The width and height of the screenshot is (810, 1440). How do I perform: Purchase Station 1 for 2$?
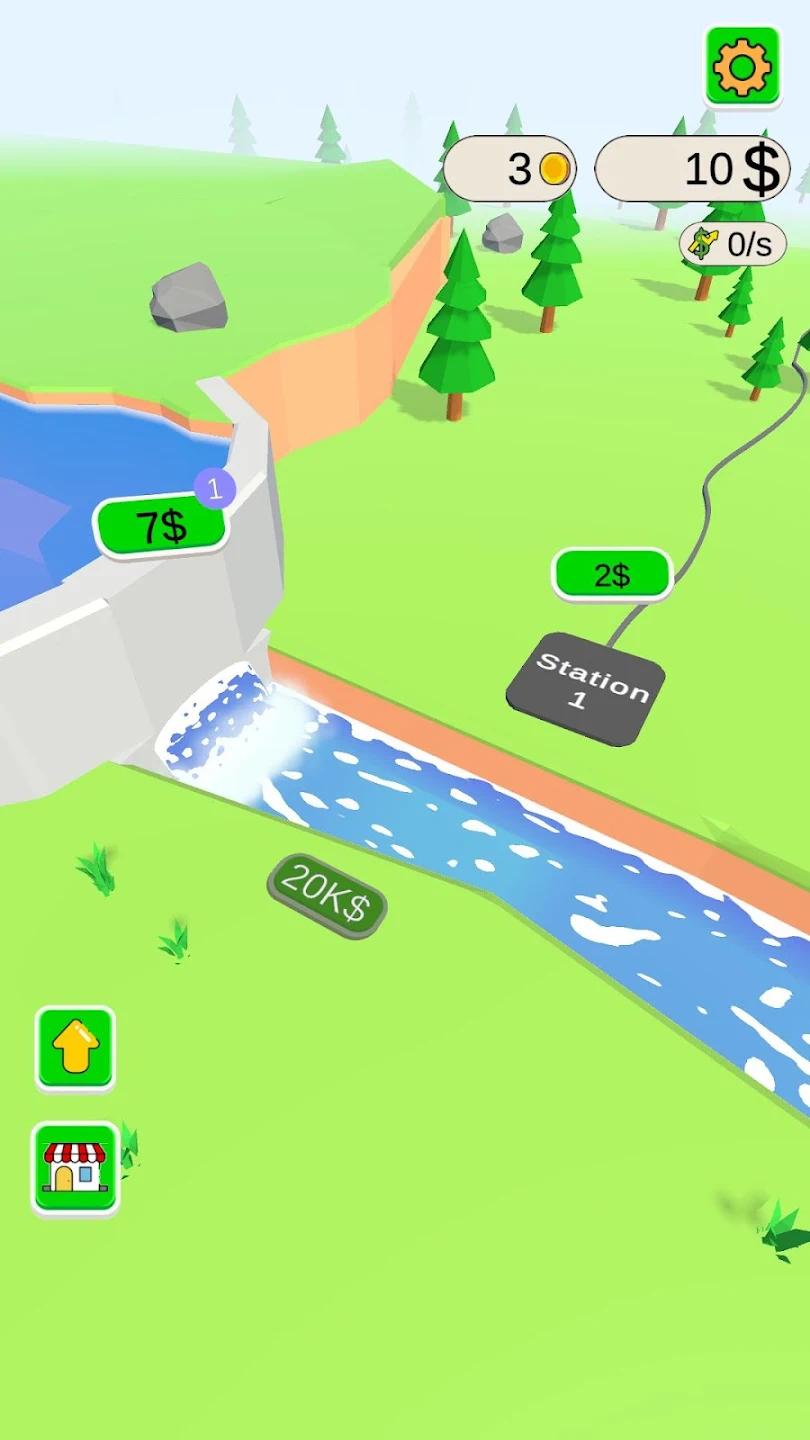pos(612,575)
